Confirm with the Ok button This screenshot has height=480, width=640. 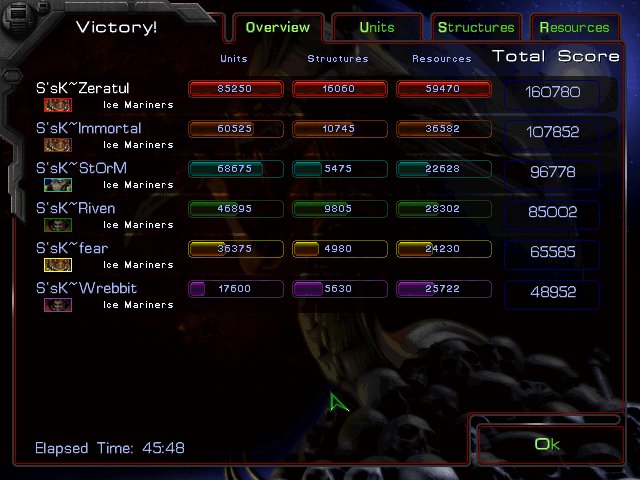tap(546, 444)
